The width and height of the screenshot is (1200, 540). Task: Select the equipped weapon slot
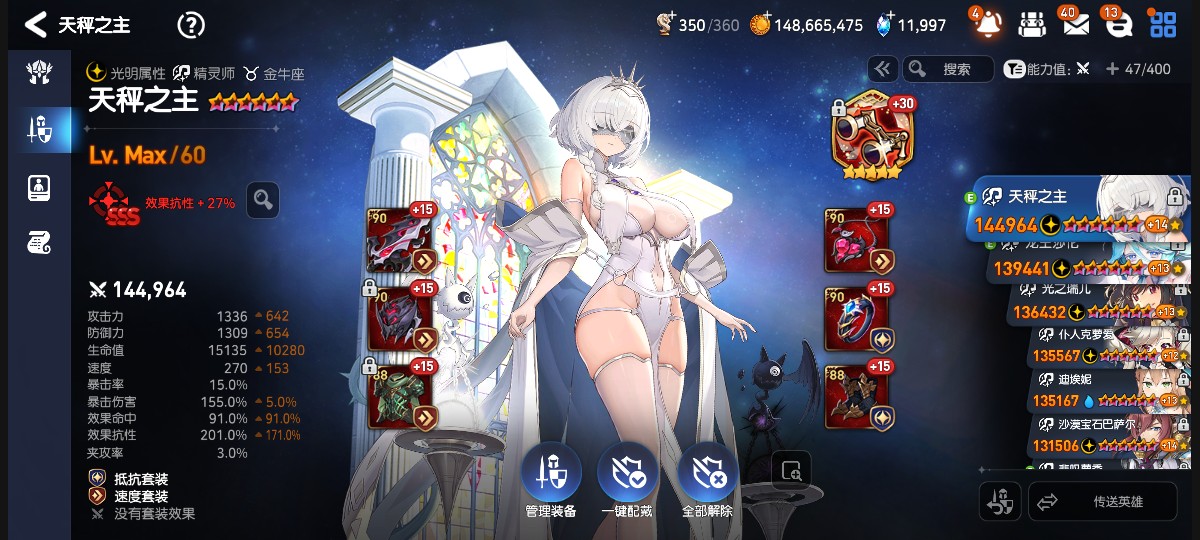[x=400, y=240]
